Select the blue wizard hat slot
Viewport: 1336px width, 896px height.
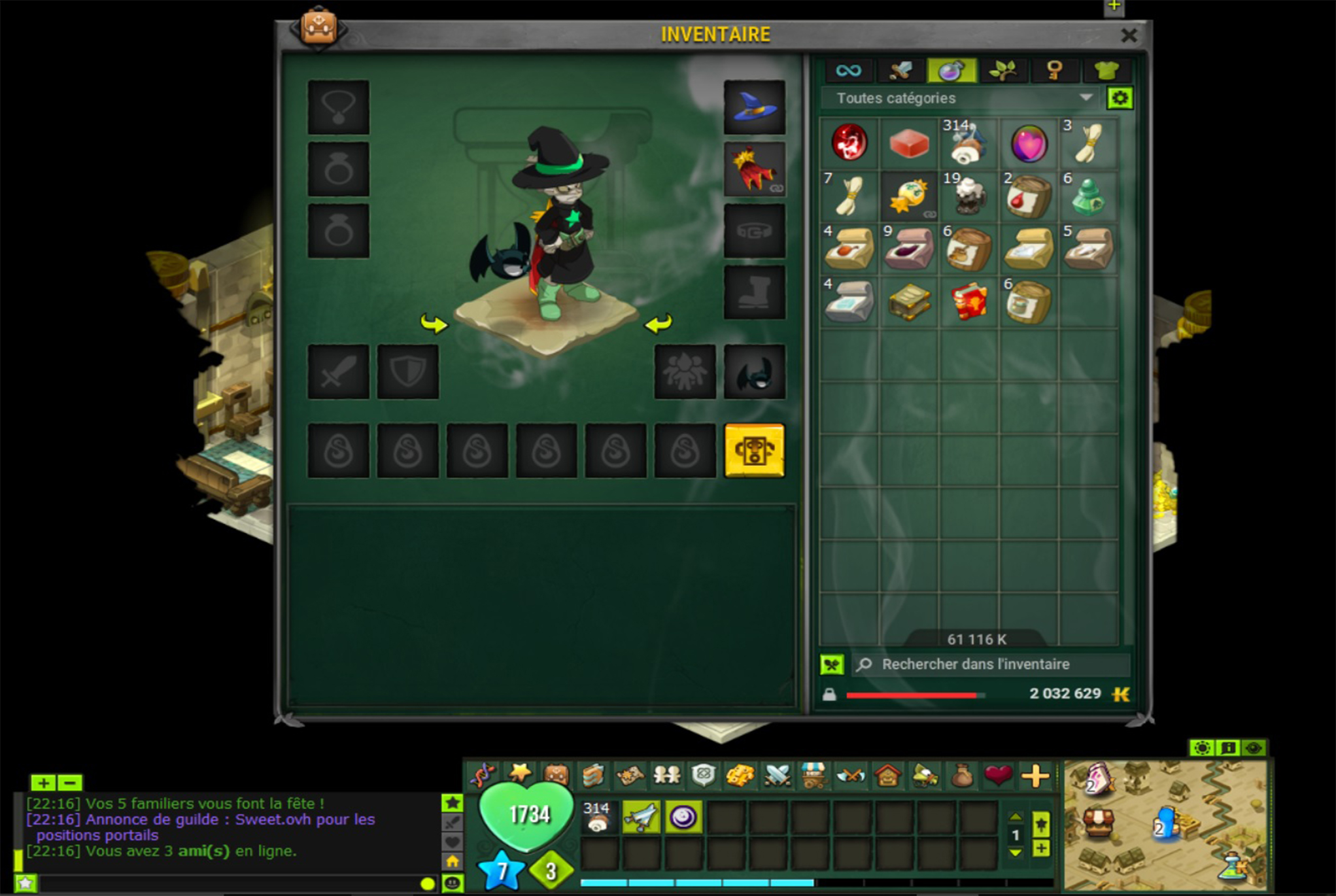[x=754, y=107]
